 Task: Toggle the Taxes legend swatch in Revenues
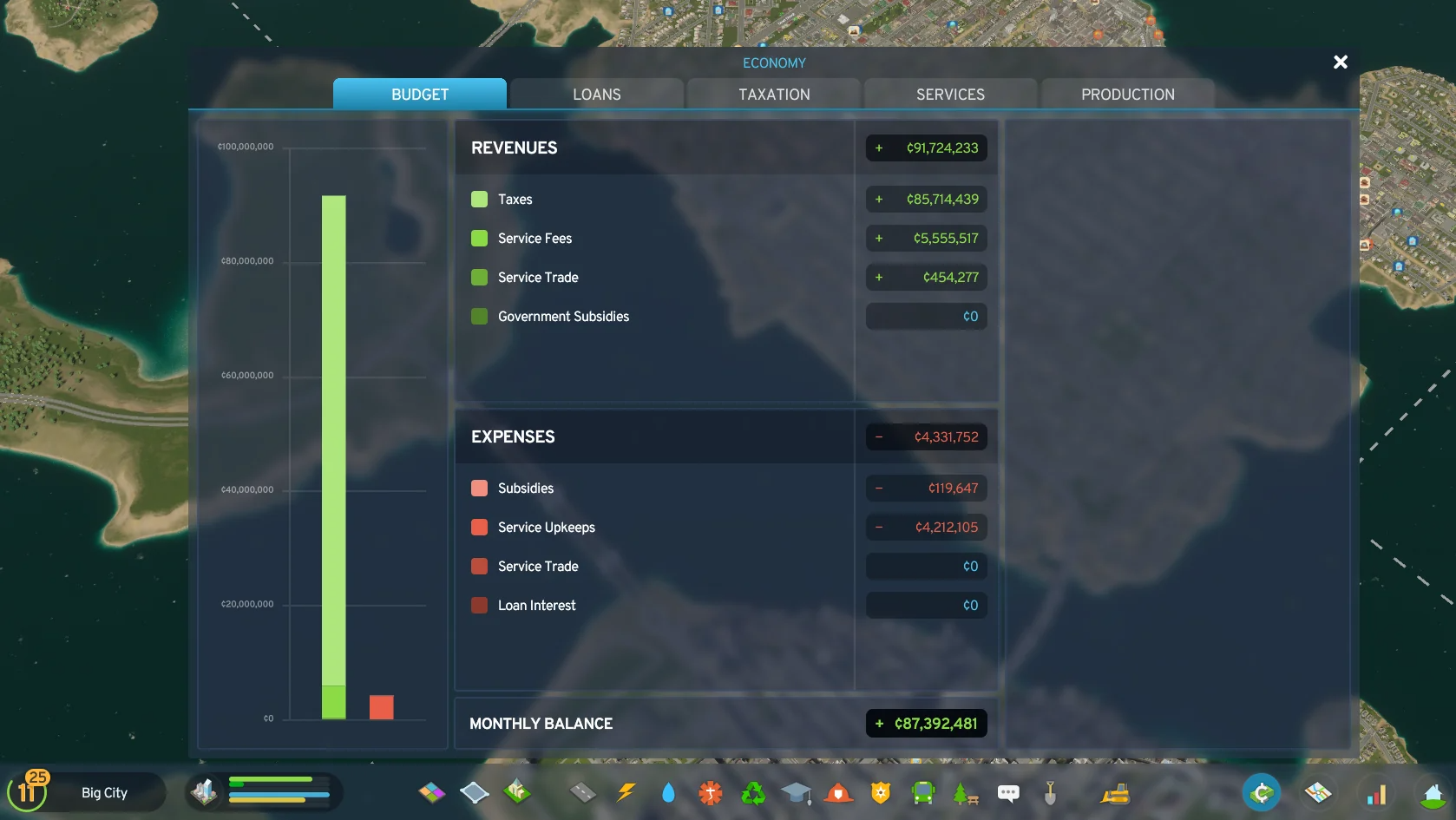[479, 199]
